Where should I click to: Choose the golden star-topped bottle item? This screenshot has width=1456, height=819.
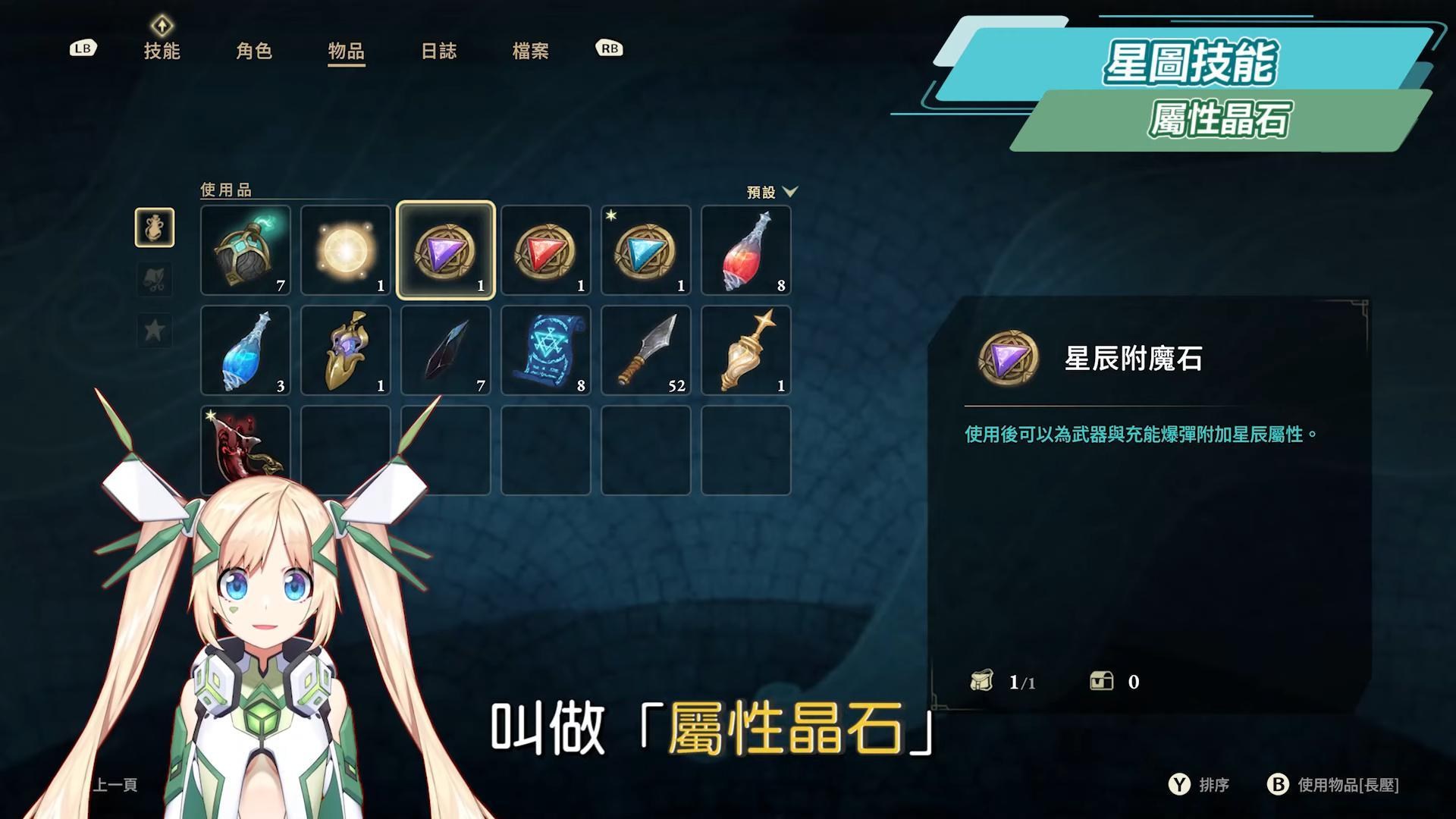746,351
